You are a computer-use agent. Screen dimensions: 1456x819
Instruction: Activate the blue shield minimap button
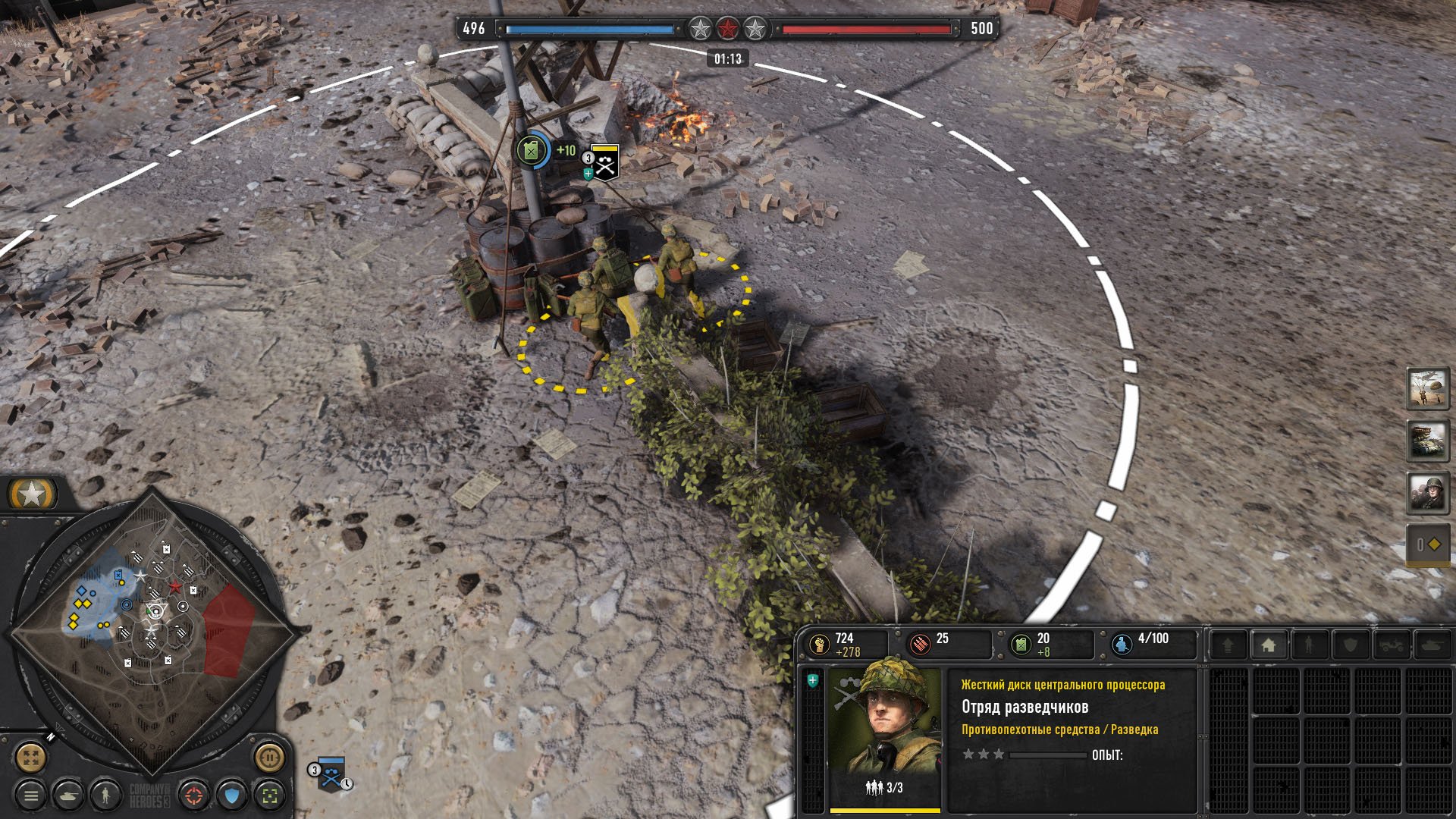tap(232, 795)
